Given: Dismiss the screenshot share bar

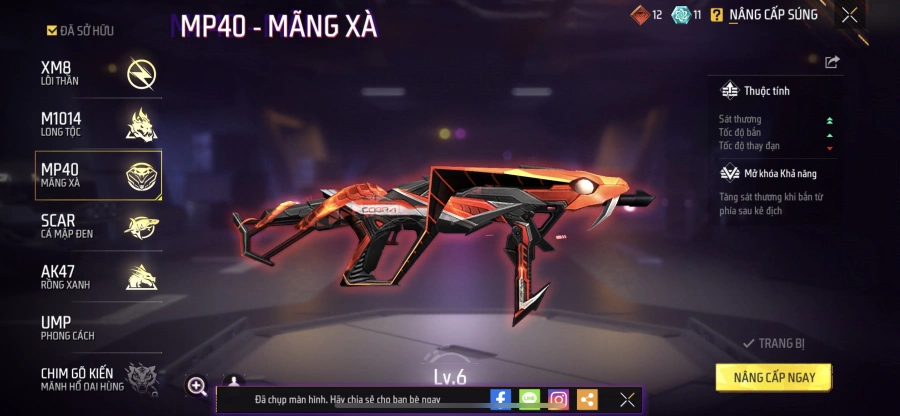Looking at the screenshot, I should 627,399.
